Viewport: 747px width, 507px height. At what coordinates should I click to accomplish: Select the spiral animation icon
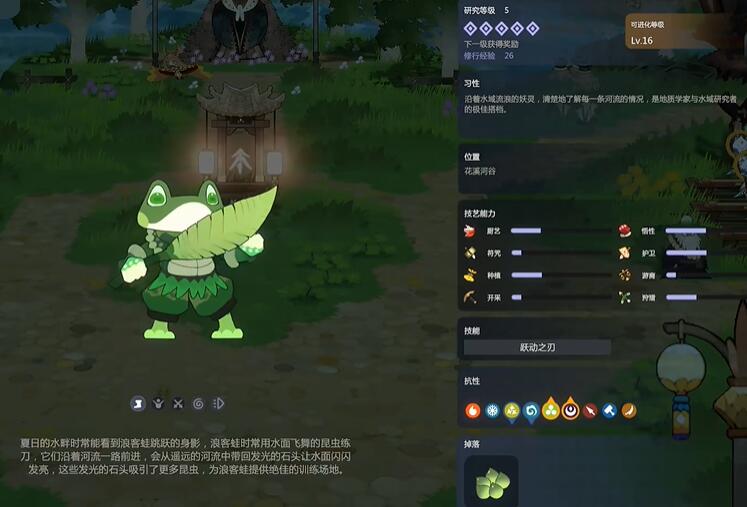click(198, 403)
